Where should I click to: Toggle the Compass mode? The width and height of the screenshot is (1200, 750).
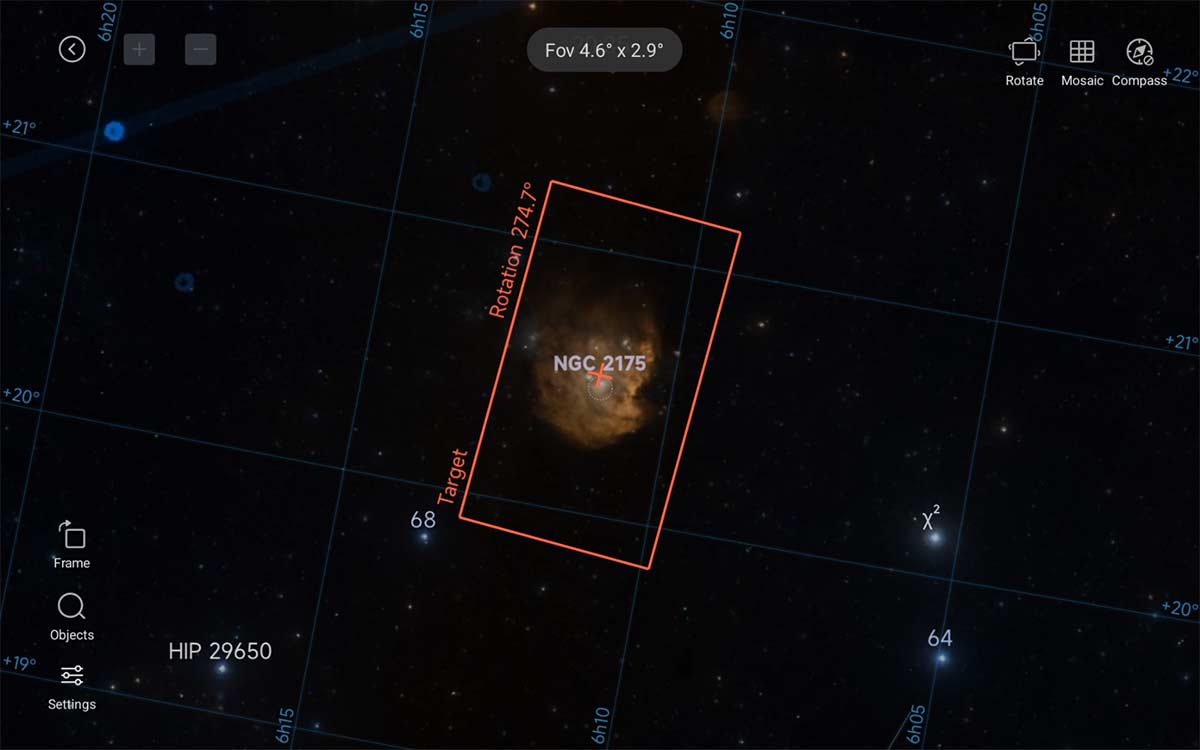pos(1139,61)
